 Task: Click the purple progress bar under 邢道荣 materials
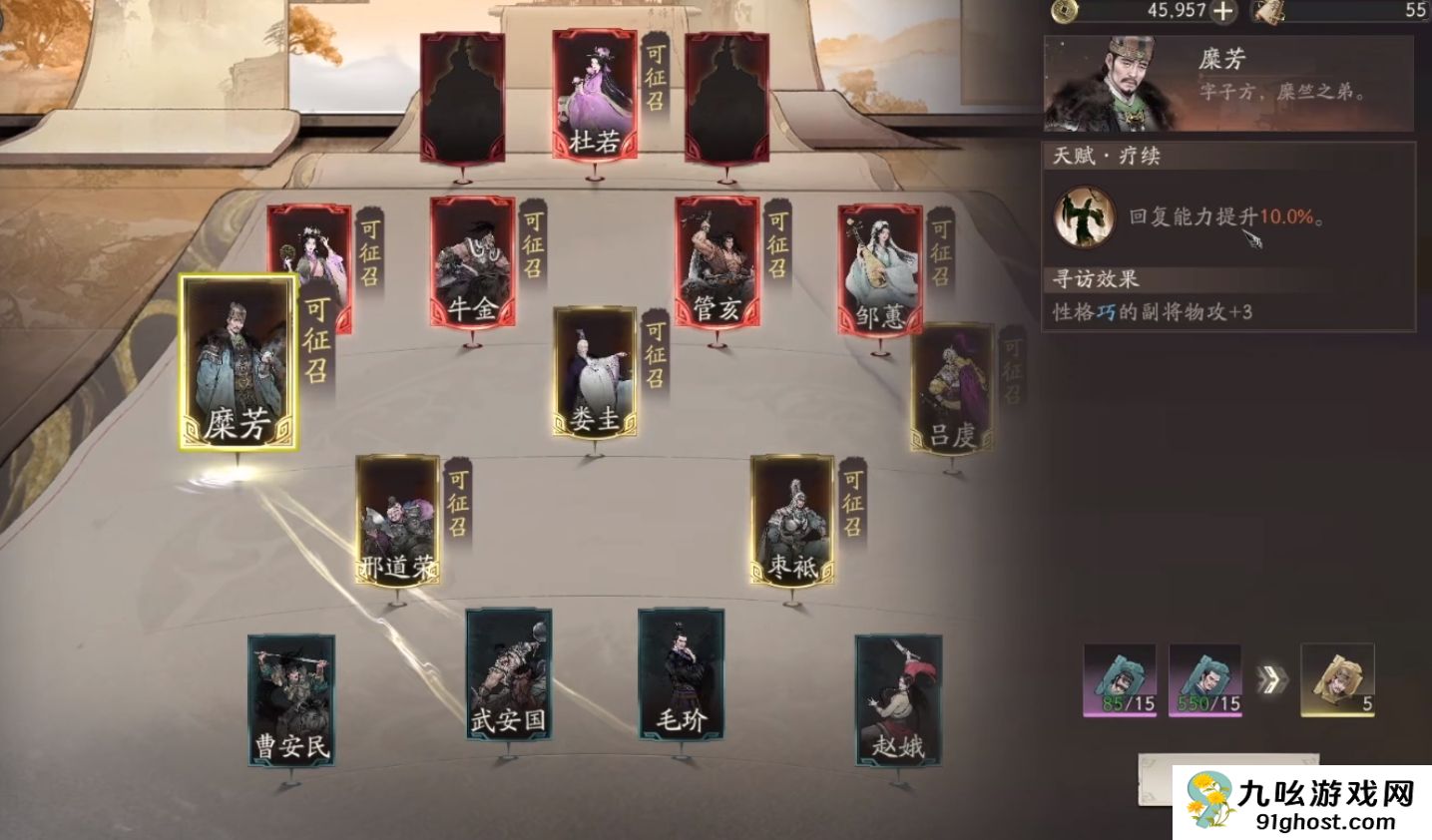click(x=1122, y=712)
